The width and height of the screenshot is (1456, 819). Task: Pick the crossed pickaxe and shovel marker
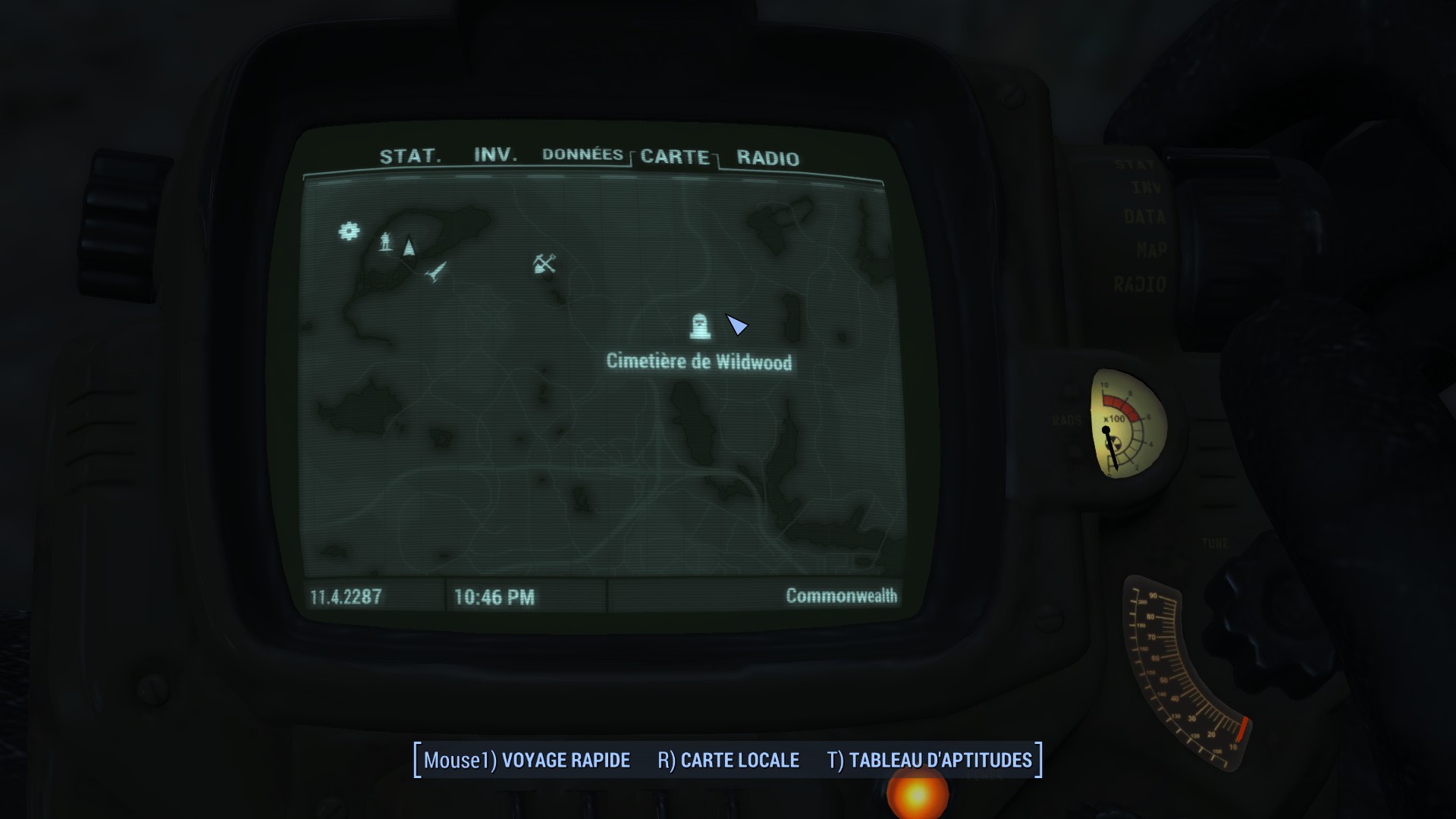544,264
